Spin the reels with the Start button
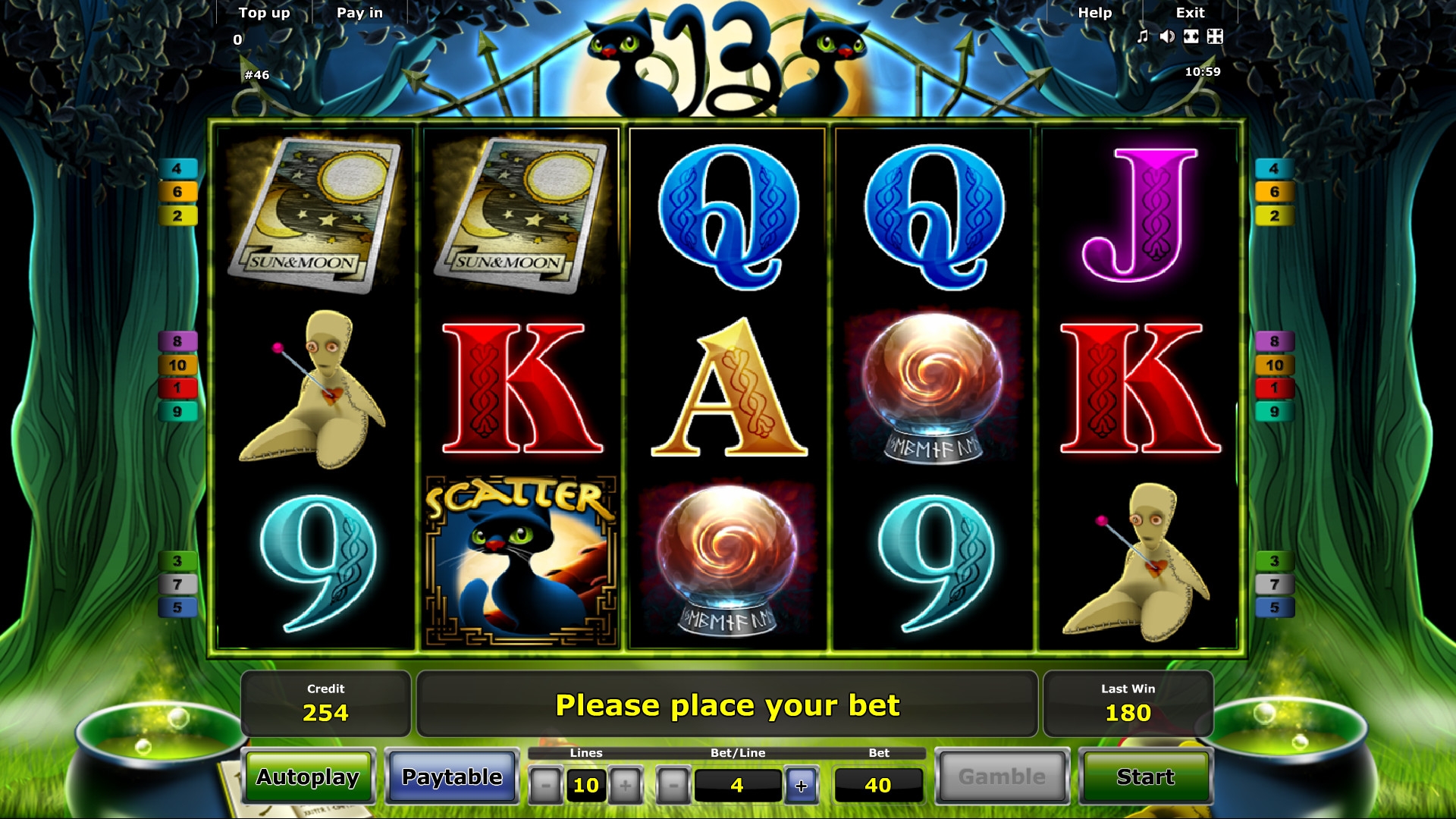The image size is (1456, 819). coord(1145,777)
